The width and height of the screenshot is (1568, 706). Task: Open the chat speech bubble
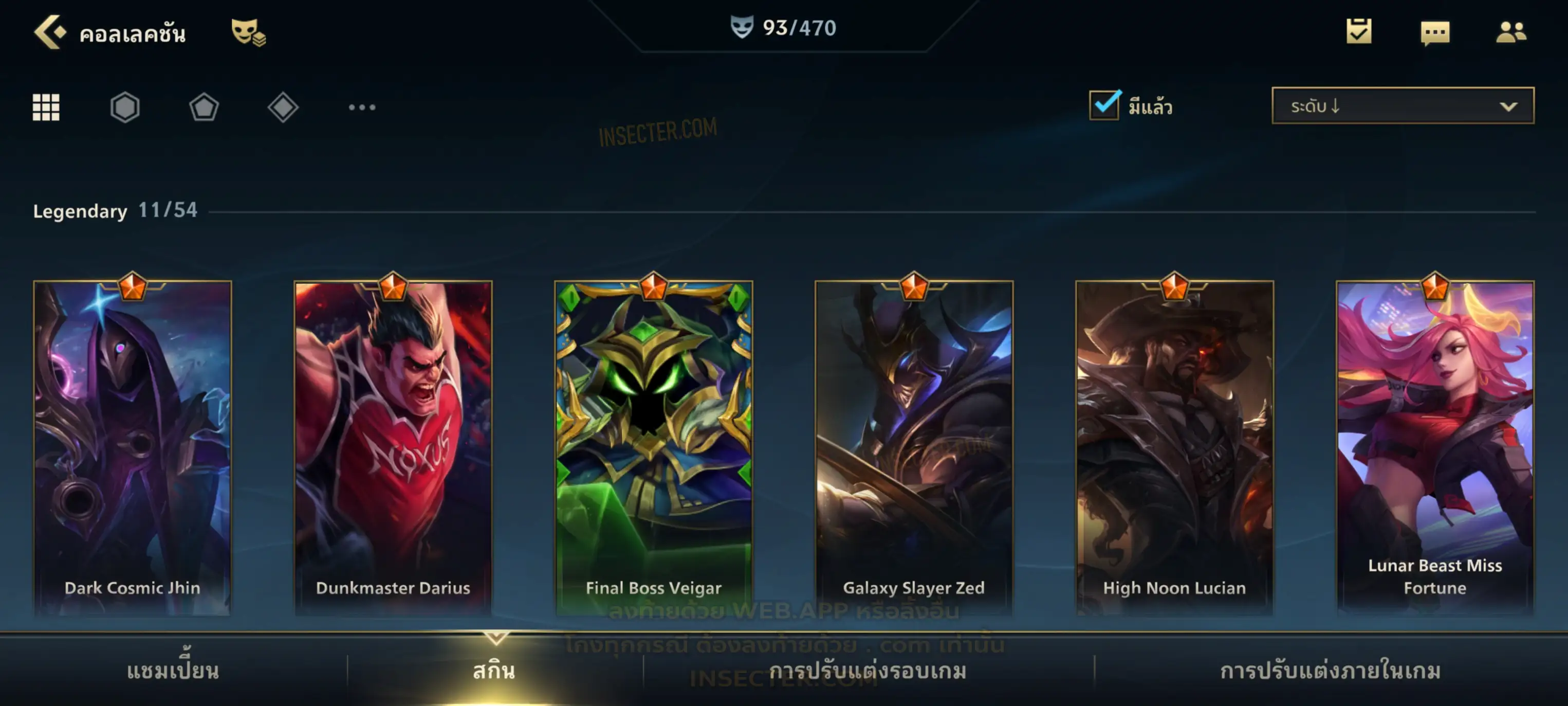point(1435,32)
